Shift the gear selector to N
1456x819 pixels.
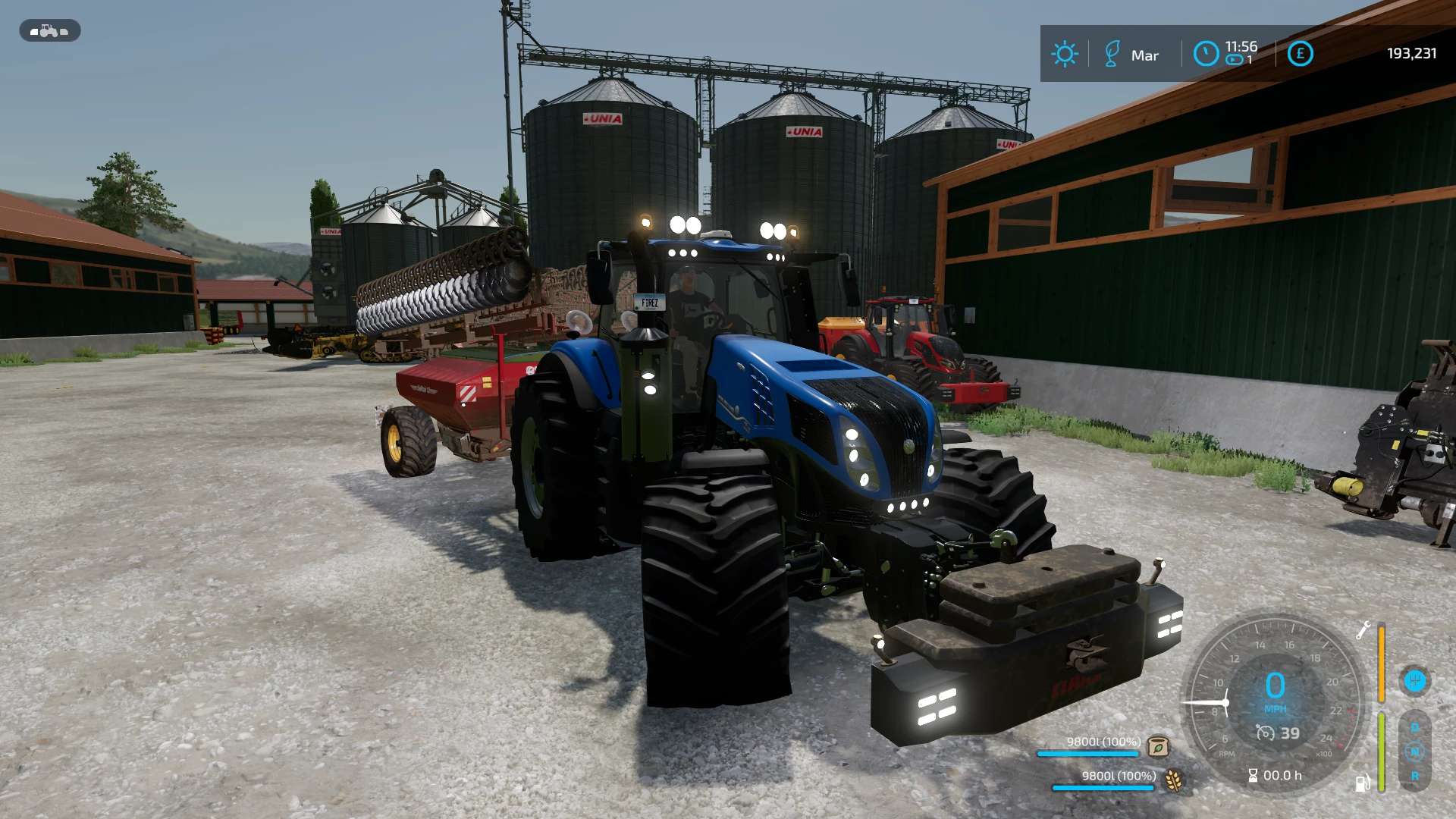click(1414, 752)
